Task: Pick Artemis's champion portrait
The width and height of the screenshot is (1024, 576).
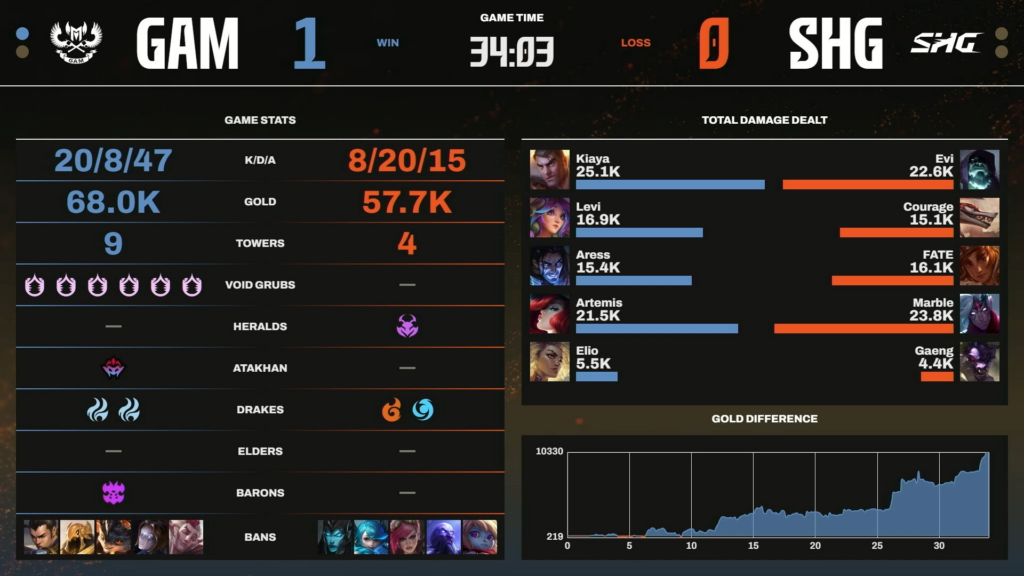Action: tap(550, 314)
